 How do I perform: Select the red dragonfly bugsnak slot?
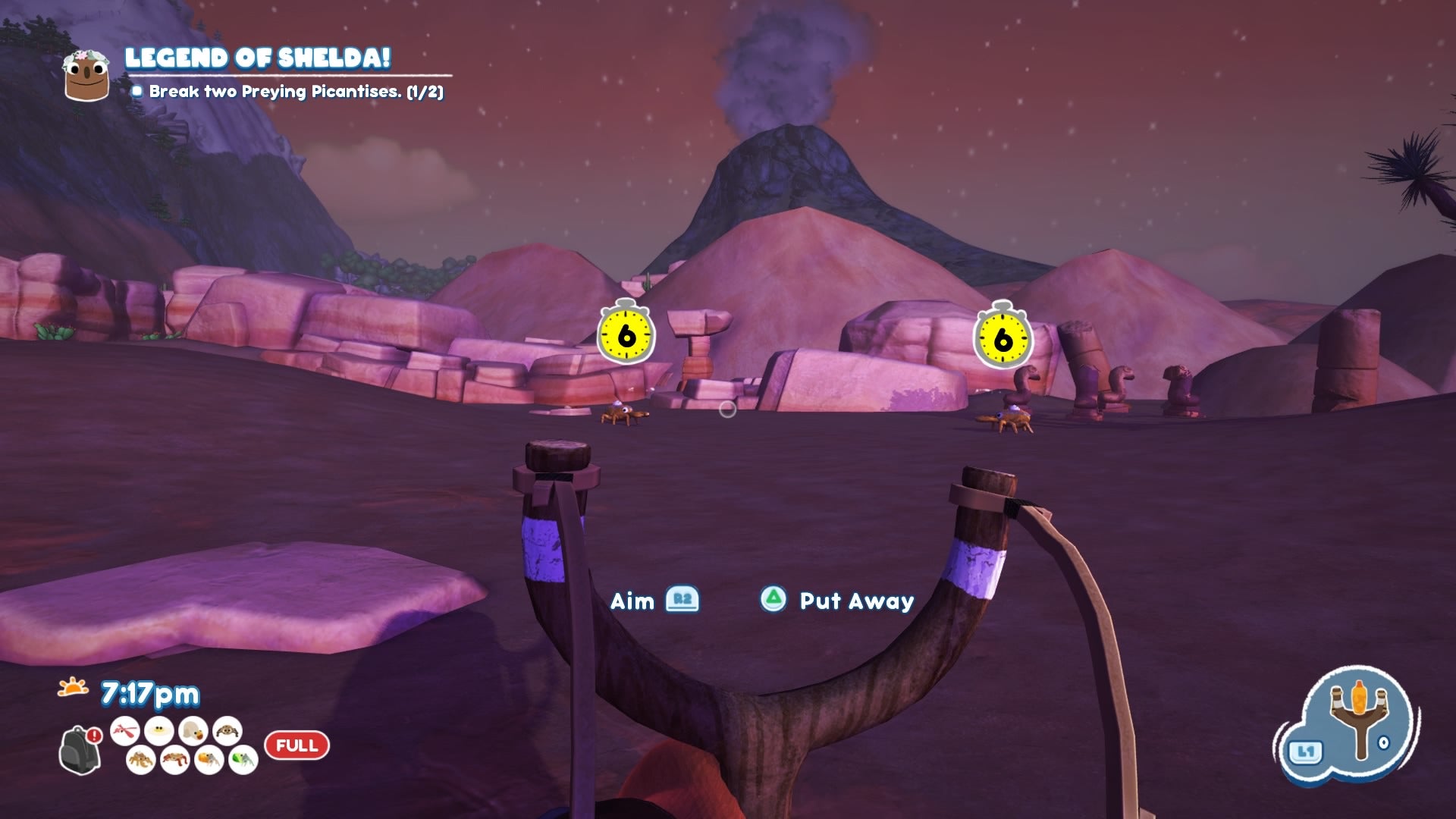click(125, 731)
